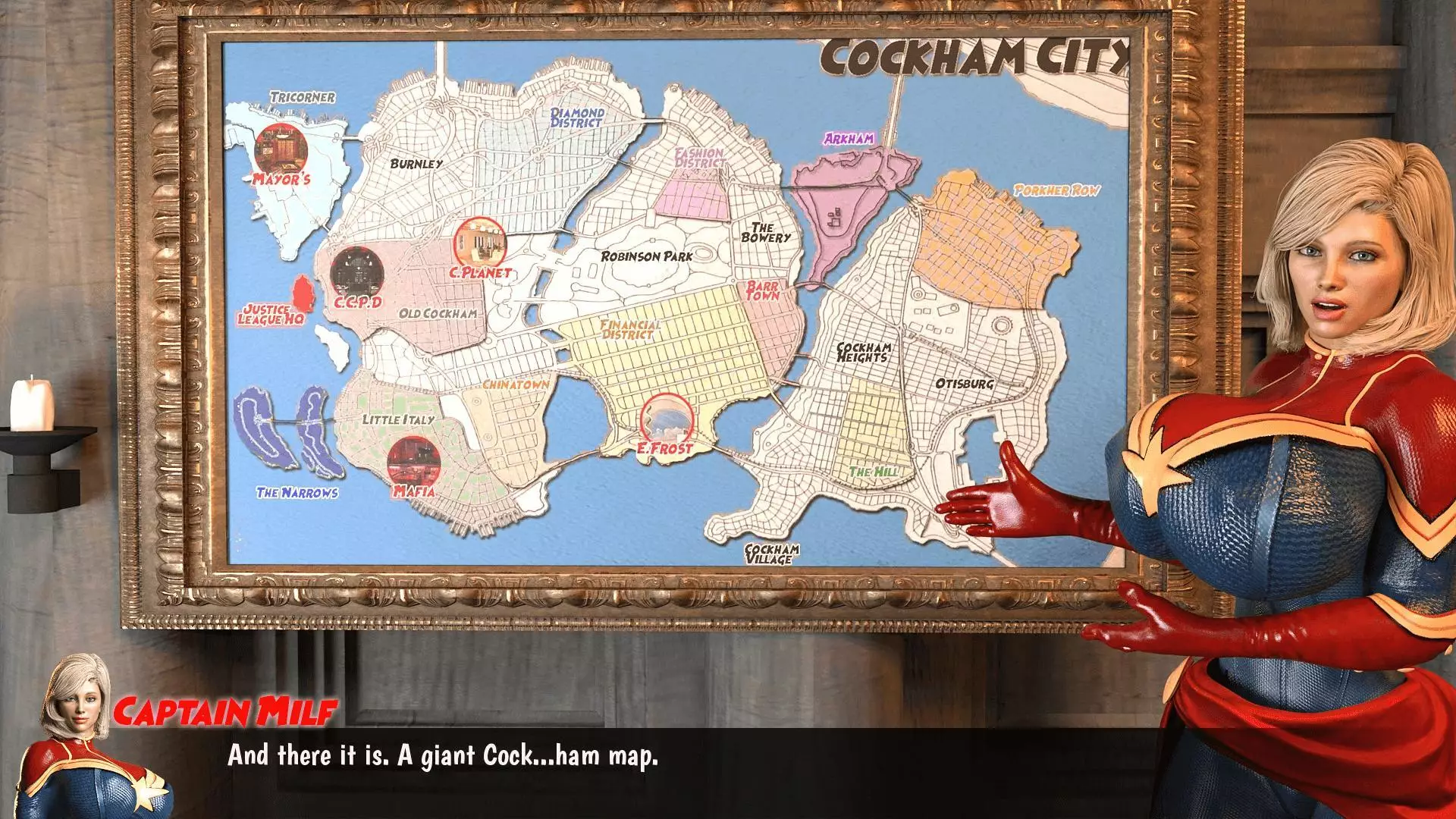
Task: Select the Old Cockham district label
Action: (x=440, y=312)
